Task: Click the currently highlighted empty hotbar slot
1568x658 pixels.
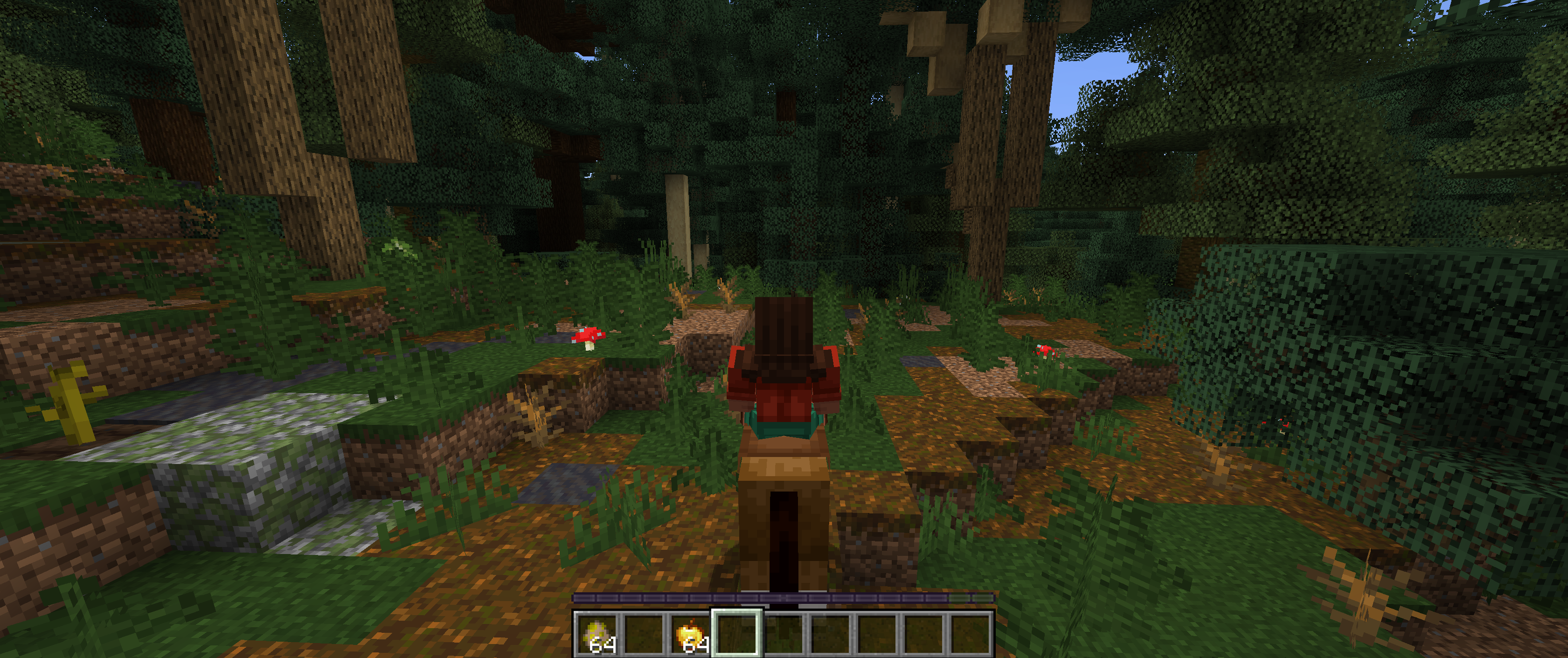Action: point(739,634)
